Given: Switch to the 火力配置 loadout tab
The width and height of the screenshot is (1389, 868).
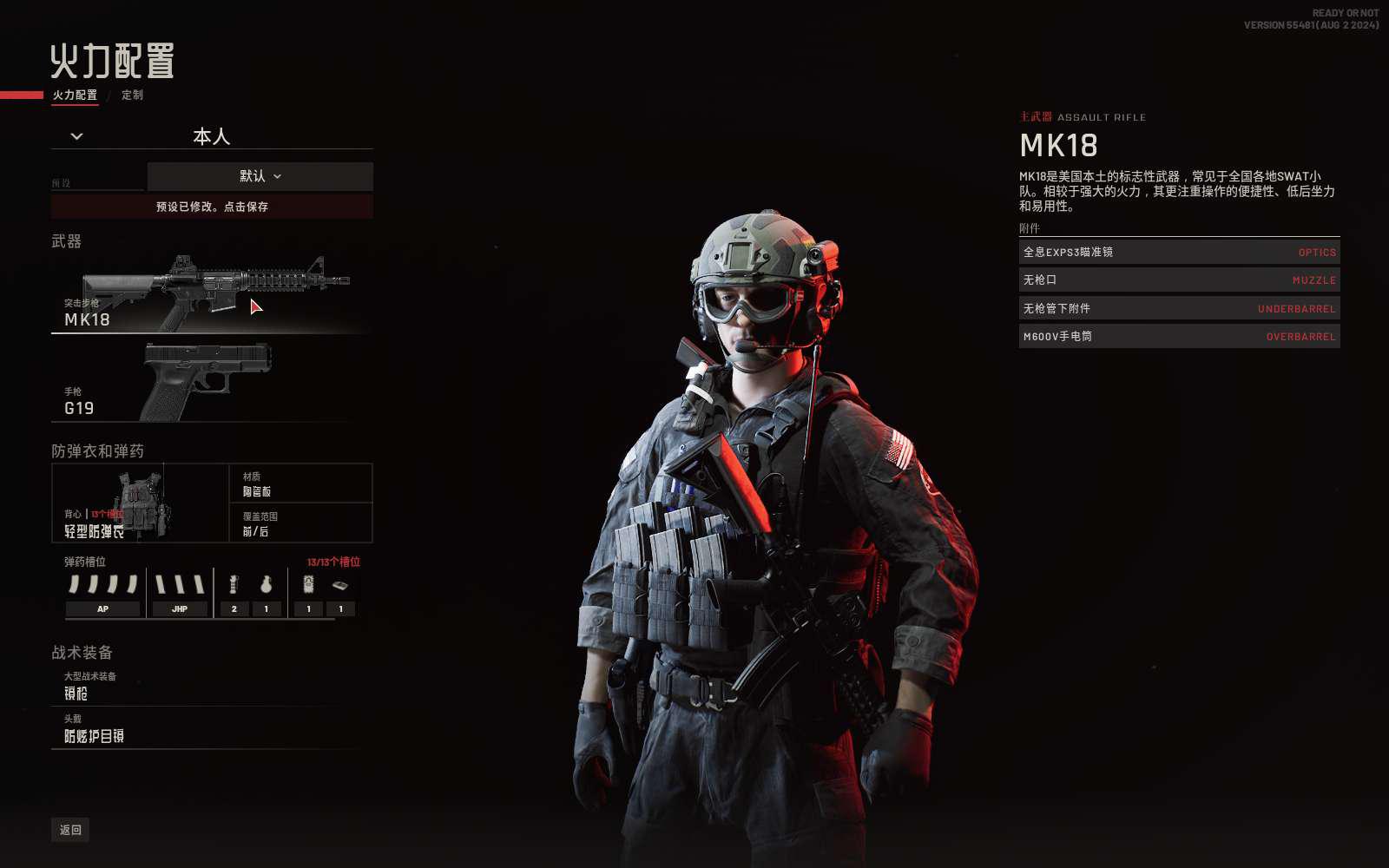Looking at the screenshot, I should (x=75, y=95).
